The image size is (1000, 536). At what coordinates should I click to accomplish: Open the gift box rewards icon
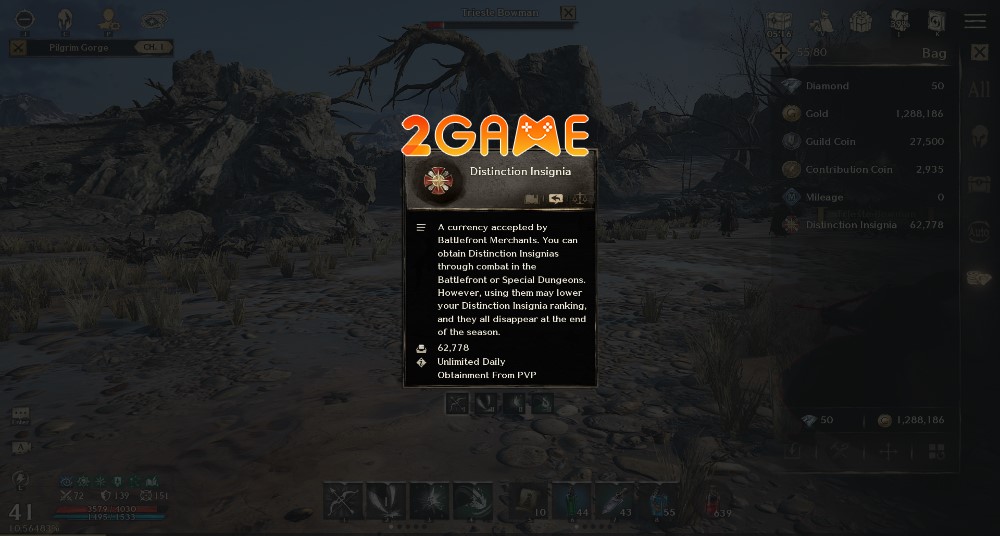pos(860,21)
